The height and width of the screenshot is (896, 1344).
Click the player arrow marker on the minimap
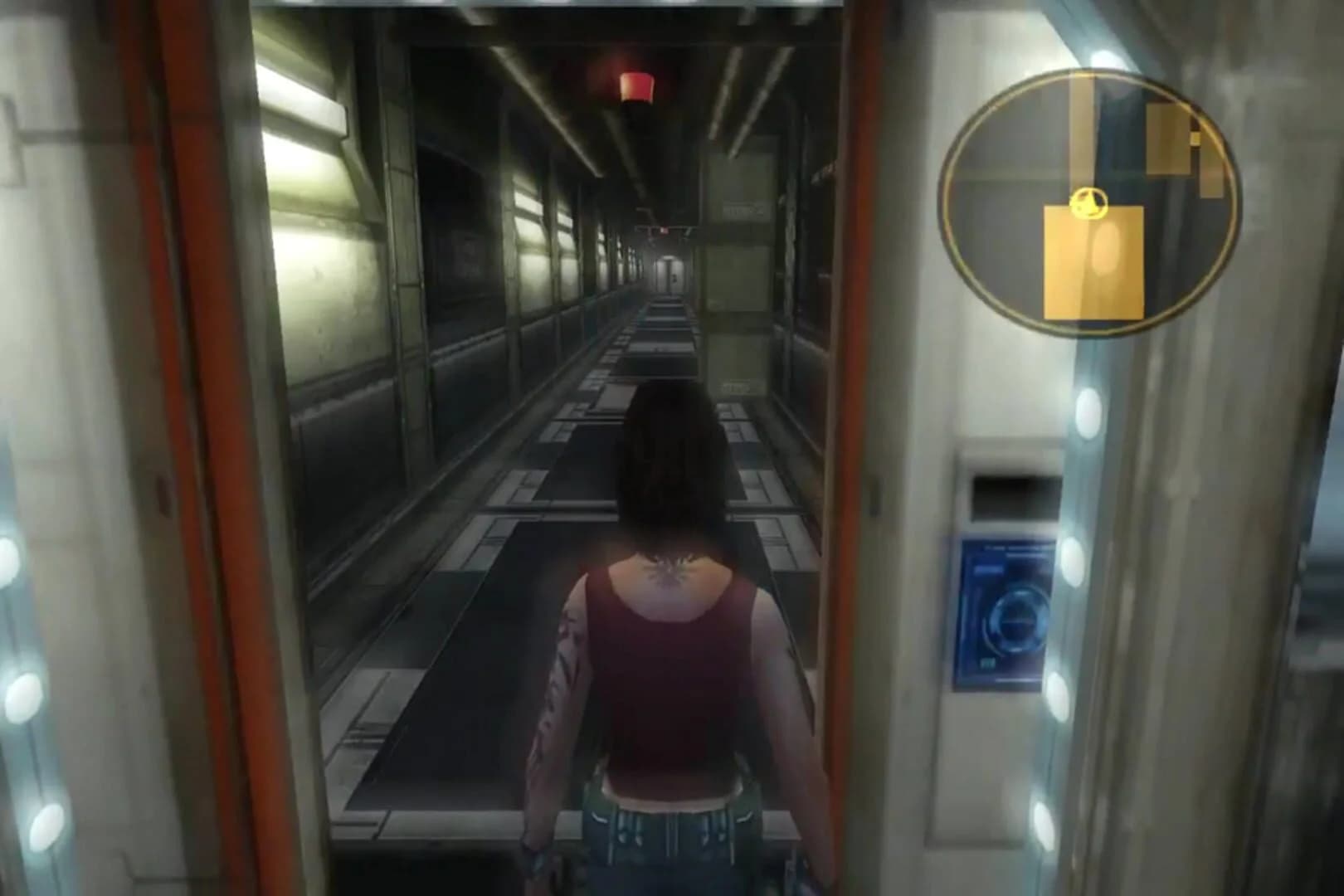point(1088,202)
